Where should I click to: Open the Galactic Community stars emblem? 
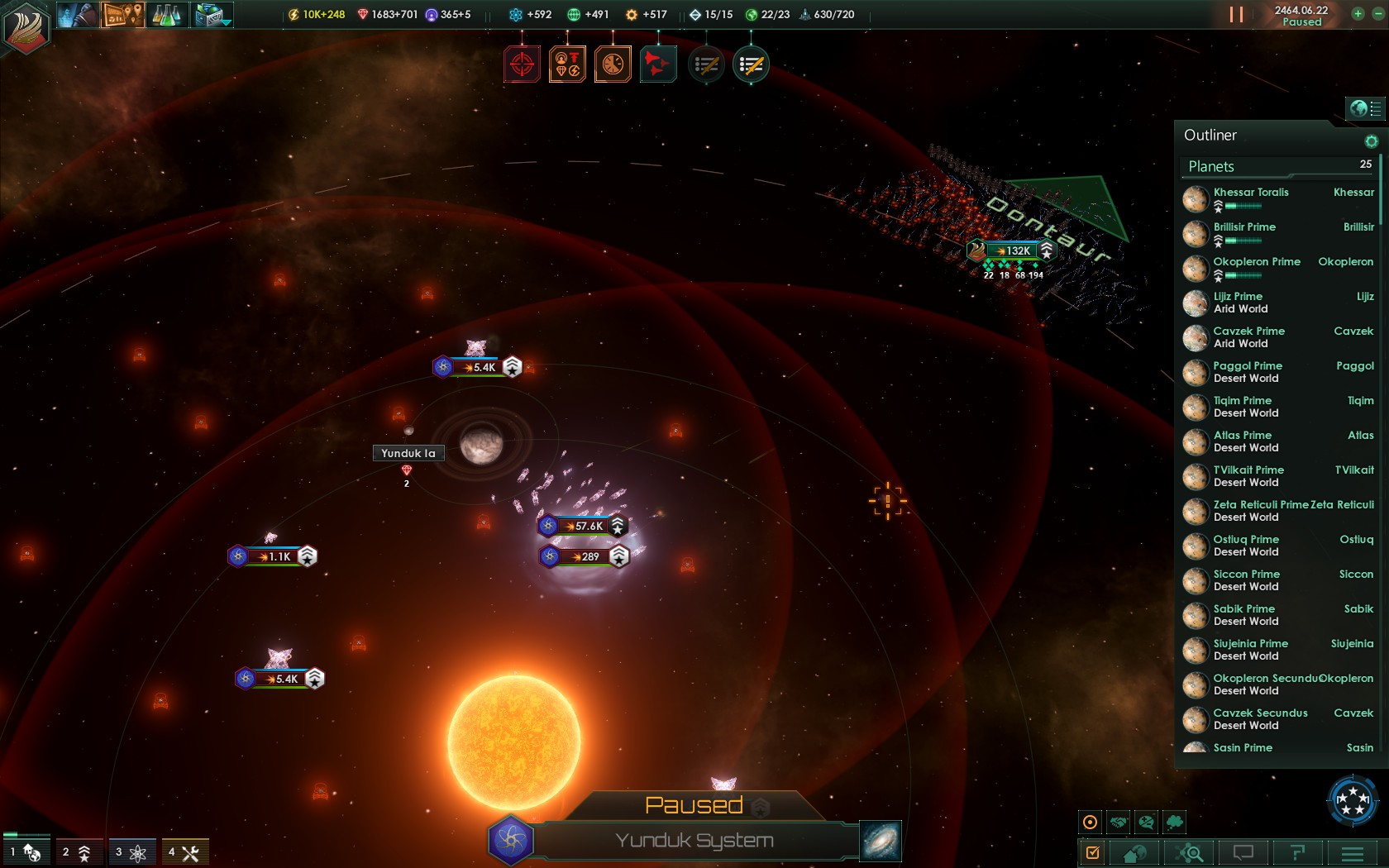(x=1353, y=800)
